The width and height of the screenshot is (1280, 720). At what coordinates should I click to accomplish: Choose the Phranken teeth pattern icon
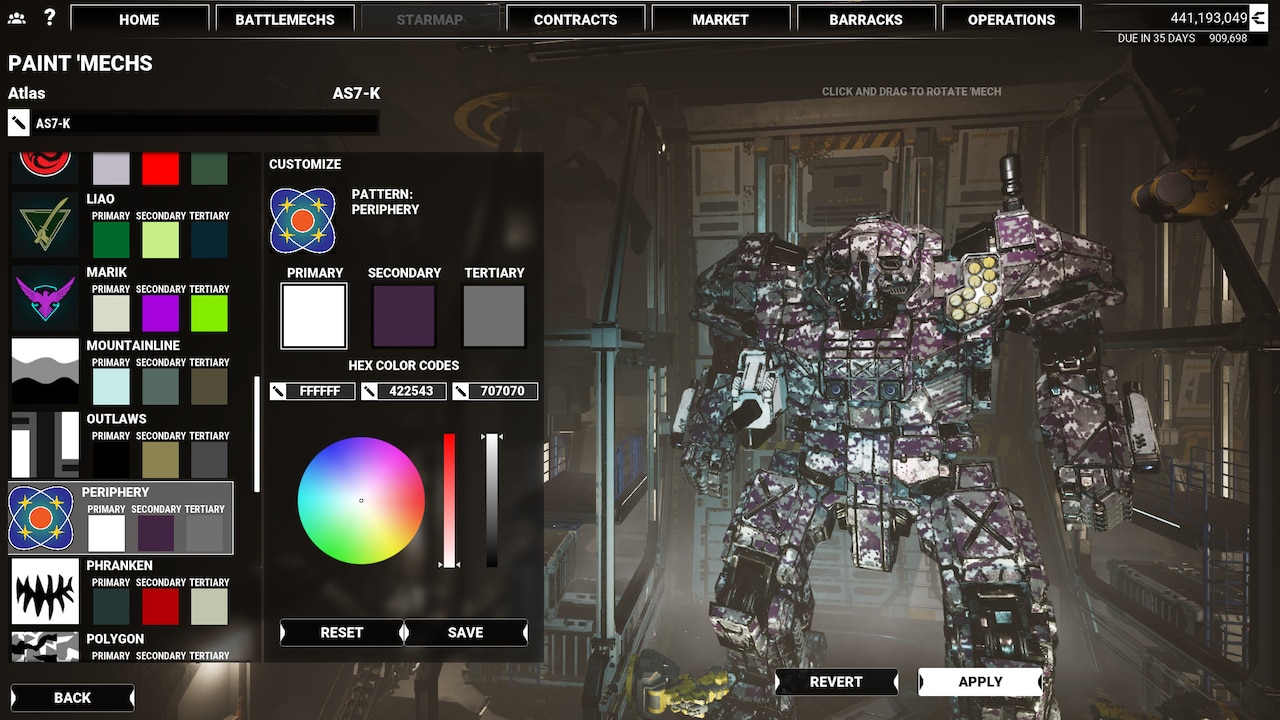[44, 591]
